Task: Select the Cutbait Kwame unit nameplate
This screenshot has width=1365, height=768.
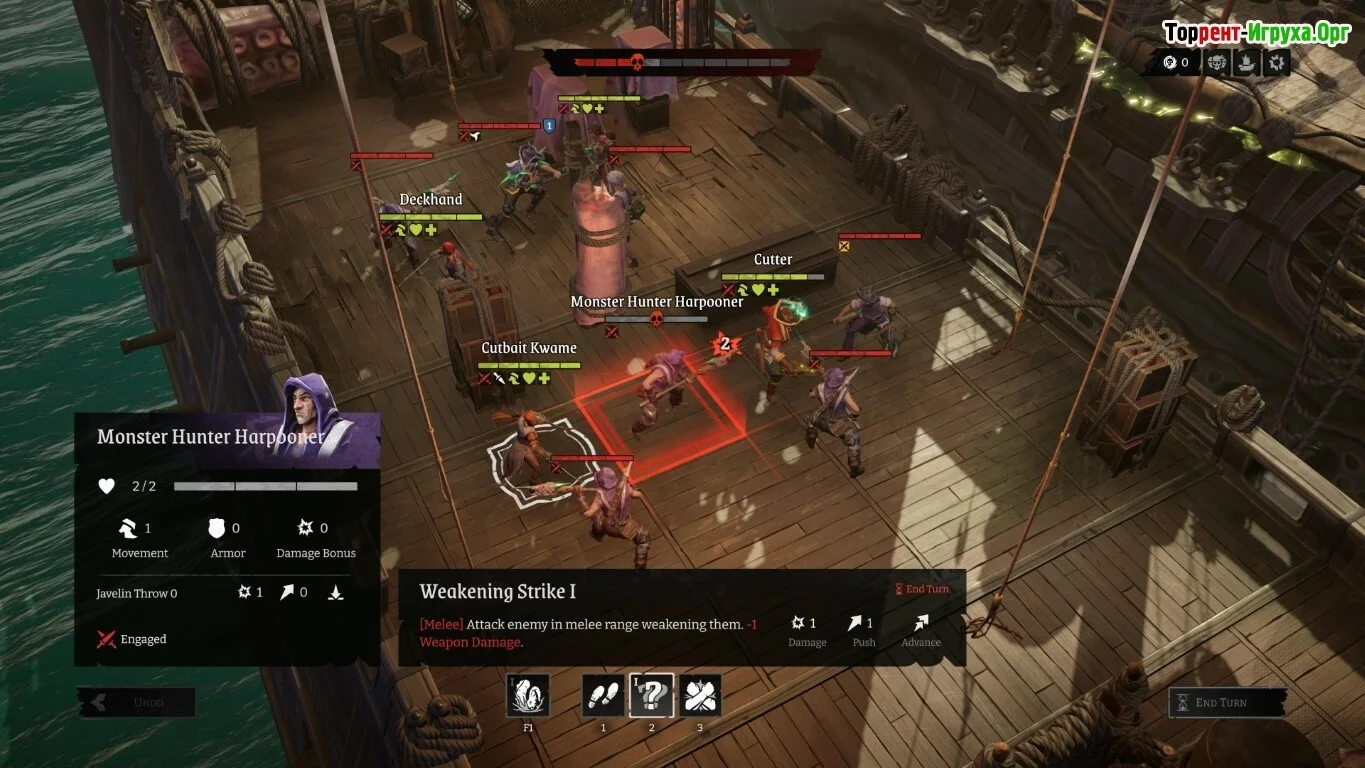Action: pos(529,348)
